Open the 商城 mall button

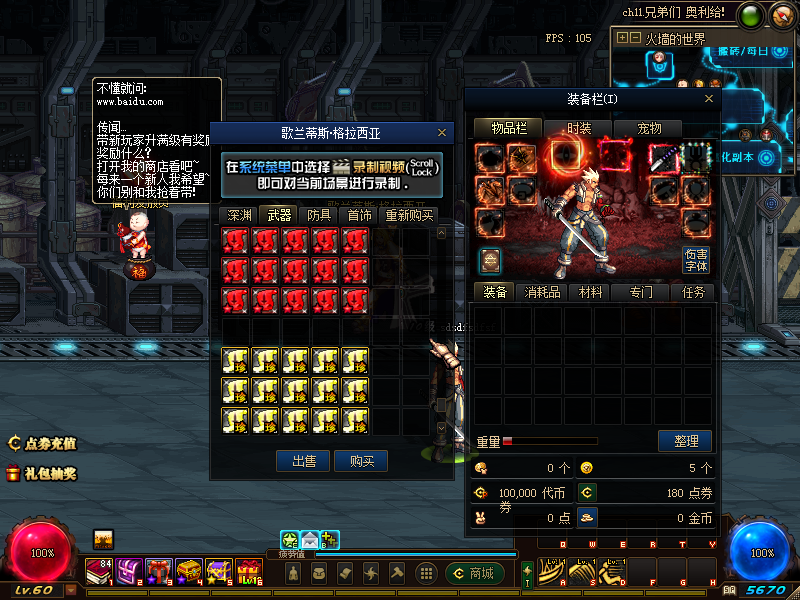[x=474, y=573]
